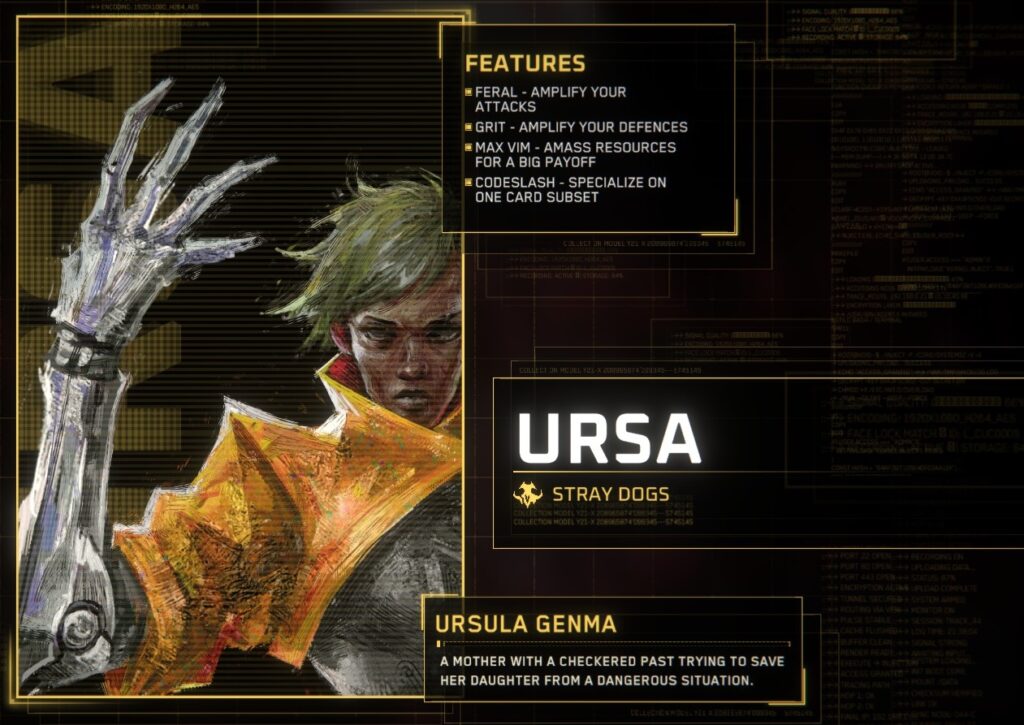Choose the URSA character name panel
This screenshot has width=1024, height=725.
pos(609,437)
